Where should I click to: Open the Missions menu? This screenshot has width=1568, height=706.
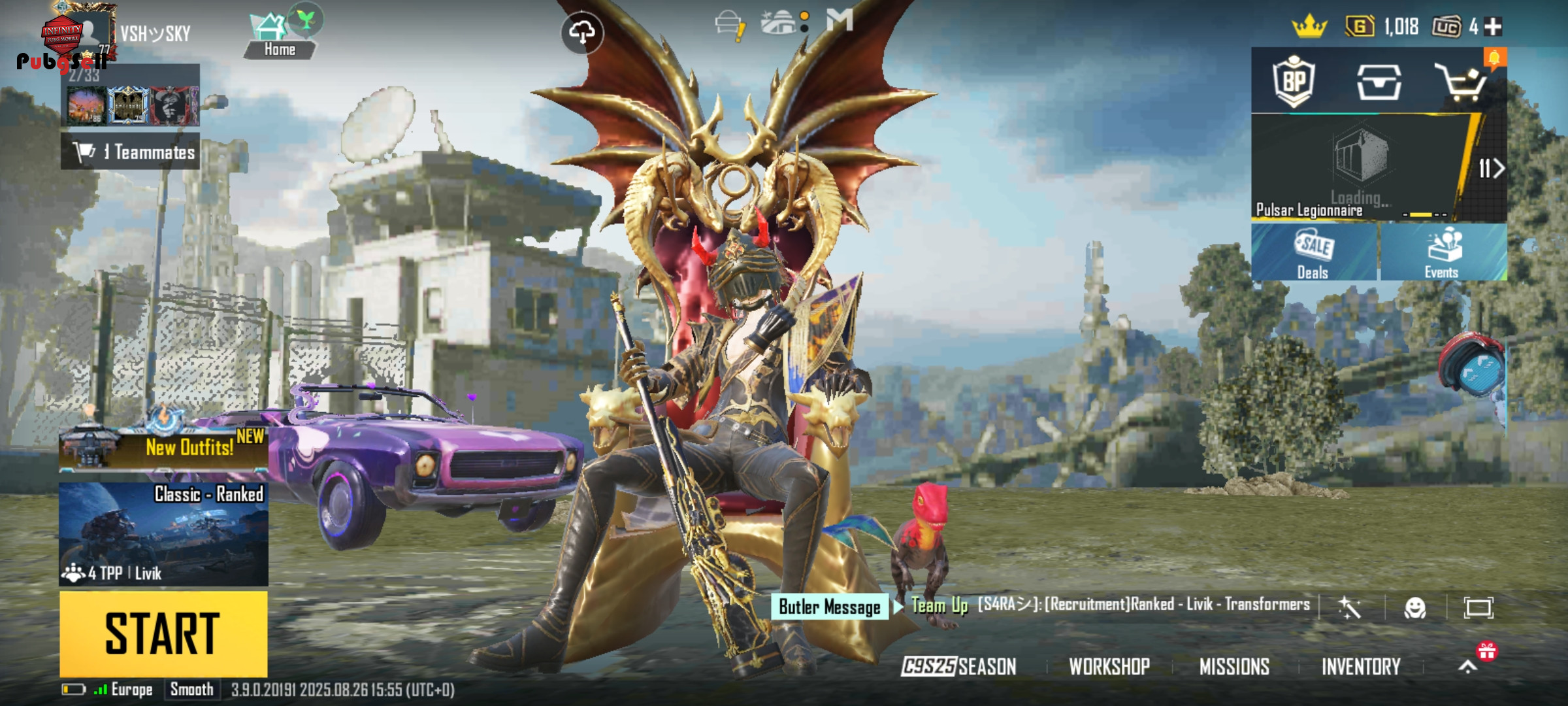tap(1234, 666)
